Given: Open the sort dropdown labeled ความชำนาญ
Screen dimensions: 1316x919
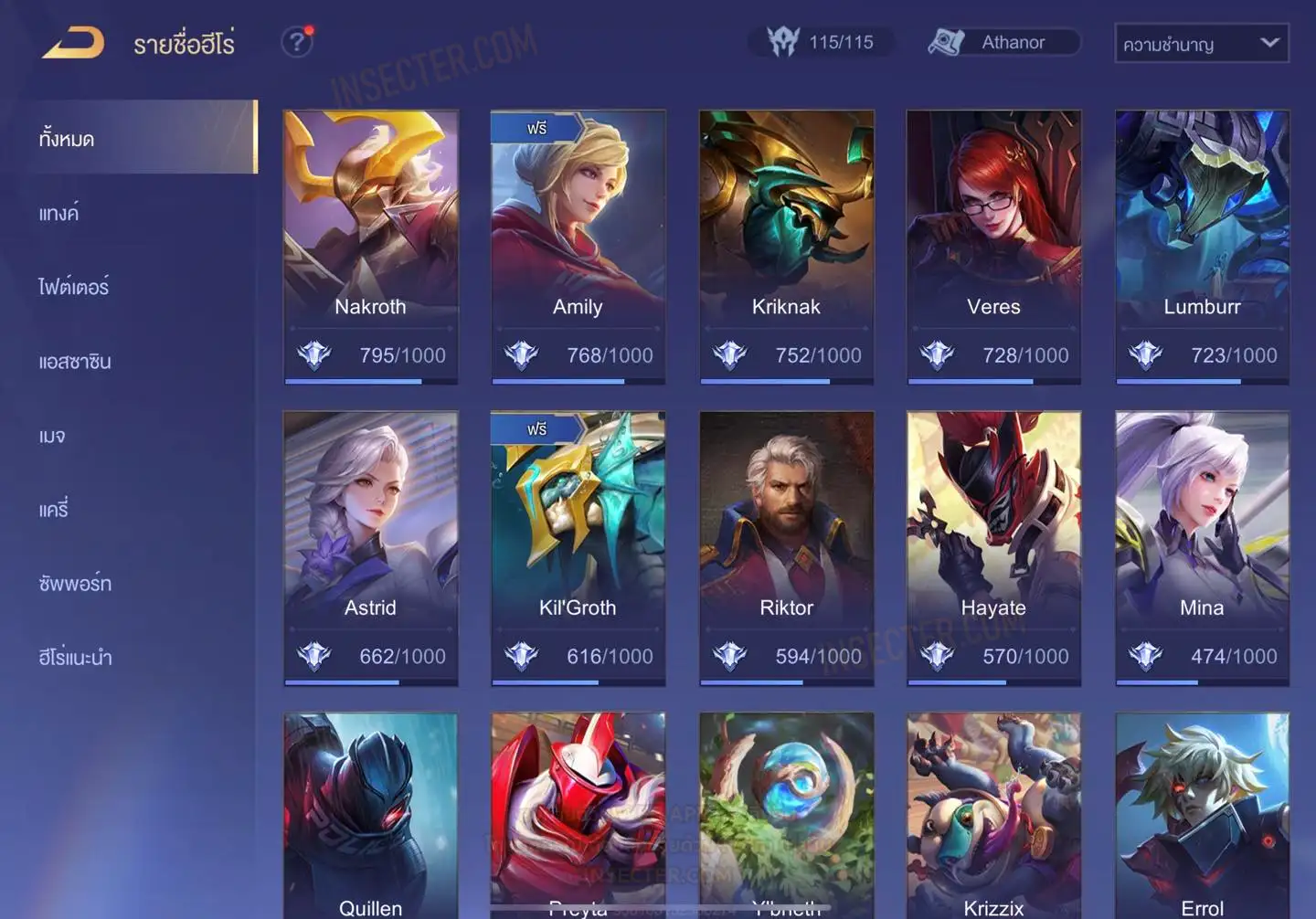Looking at the screenshot, I should tap(1201, 43).
